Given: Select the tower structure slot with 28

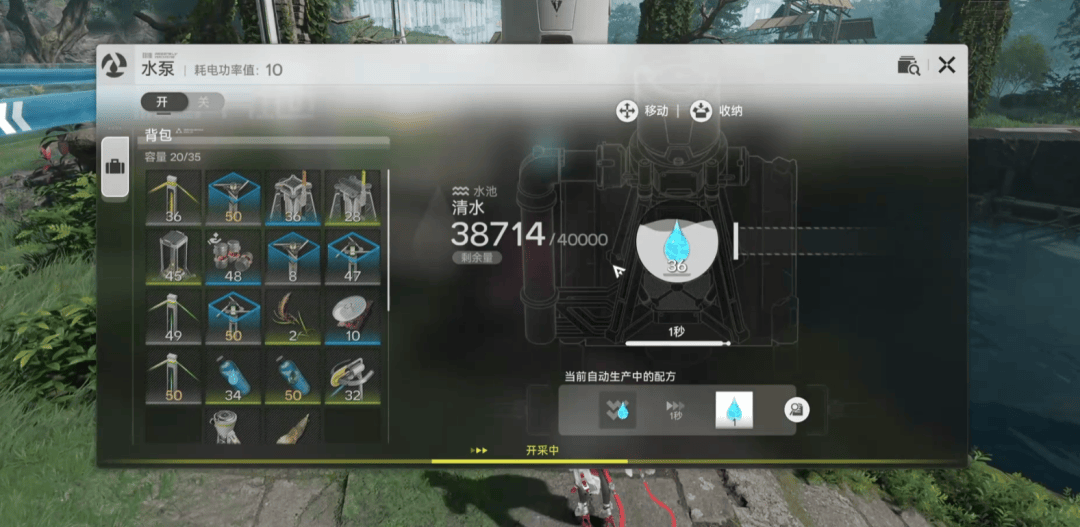Looking at the screenshot, I should (x=352, y=197).
